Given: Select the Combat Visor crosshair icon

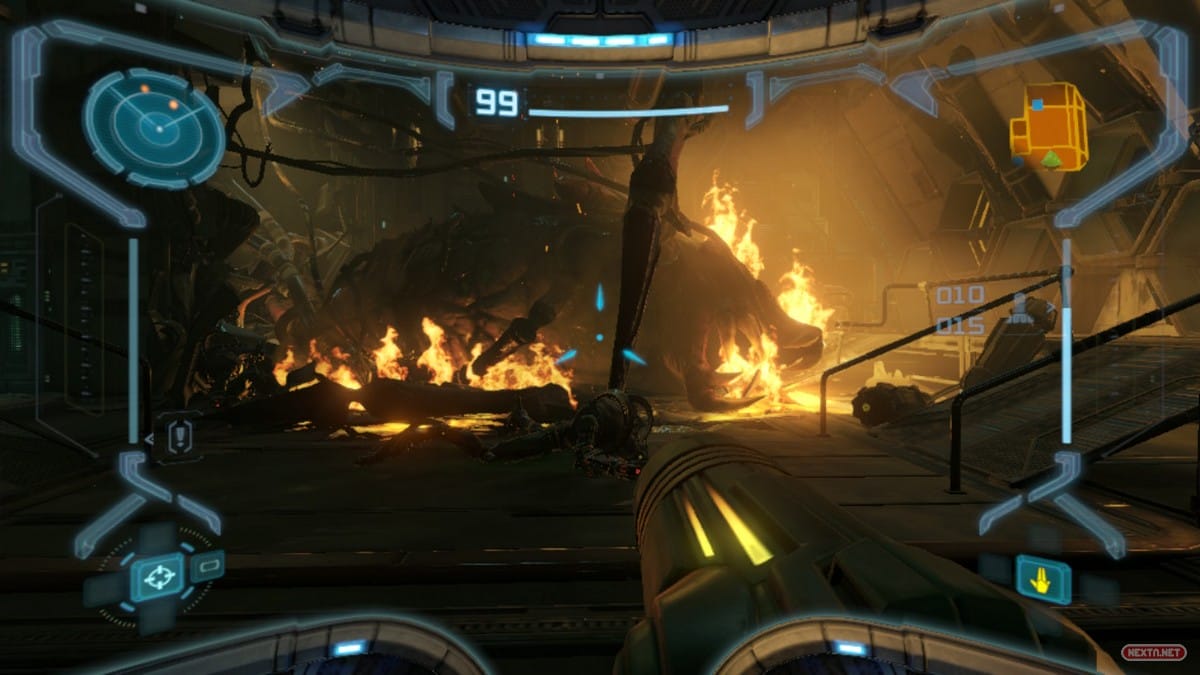Looking at the screenshot, I should (x=156, y=577).
